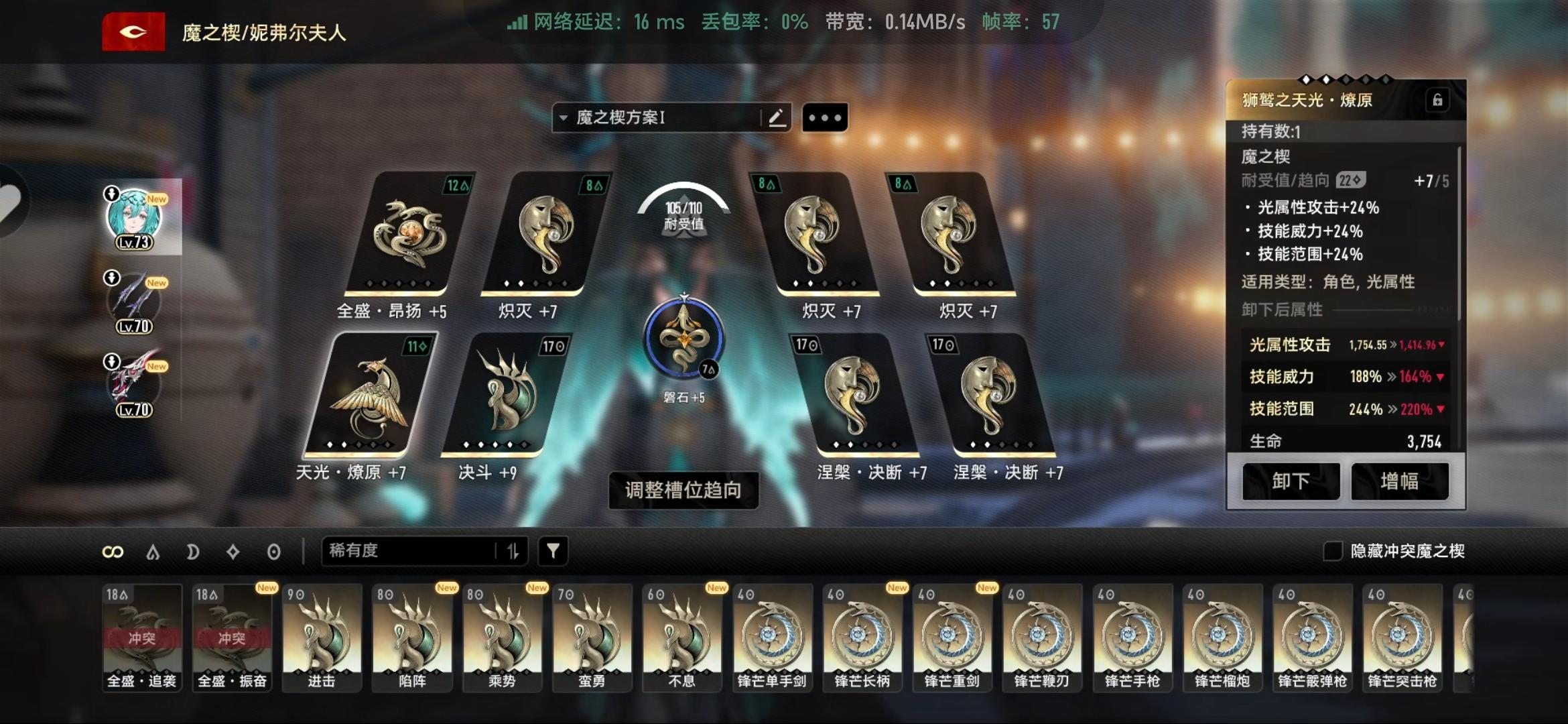The height and width of the screenshot is (724, 1568).
Task: Filter wedges by the diamond attribute icon
Action: [231, 551]
